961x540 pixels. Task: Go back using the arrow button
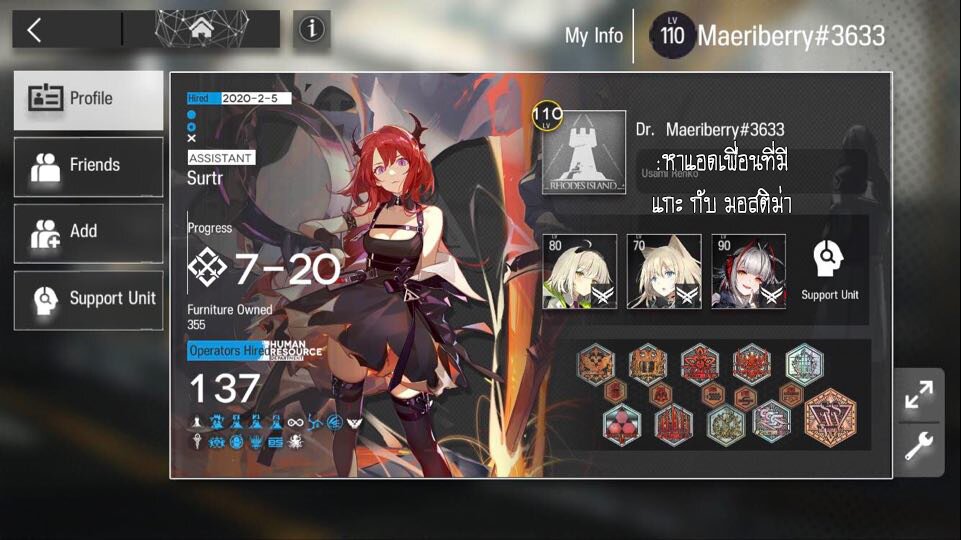point(35,30)
